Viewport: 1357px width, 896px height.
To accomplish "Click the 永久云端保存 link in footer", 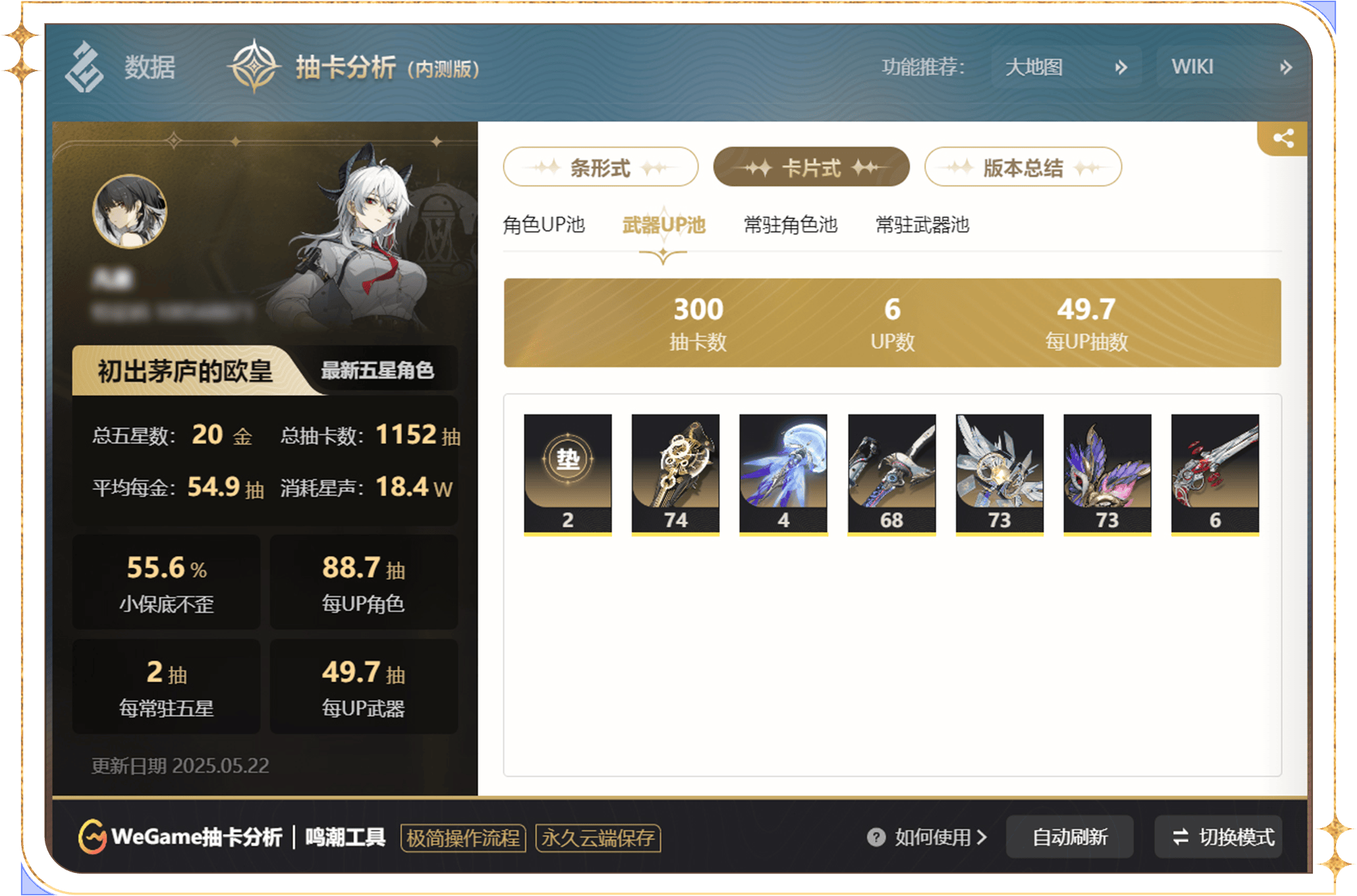I will coord(597,838).
